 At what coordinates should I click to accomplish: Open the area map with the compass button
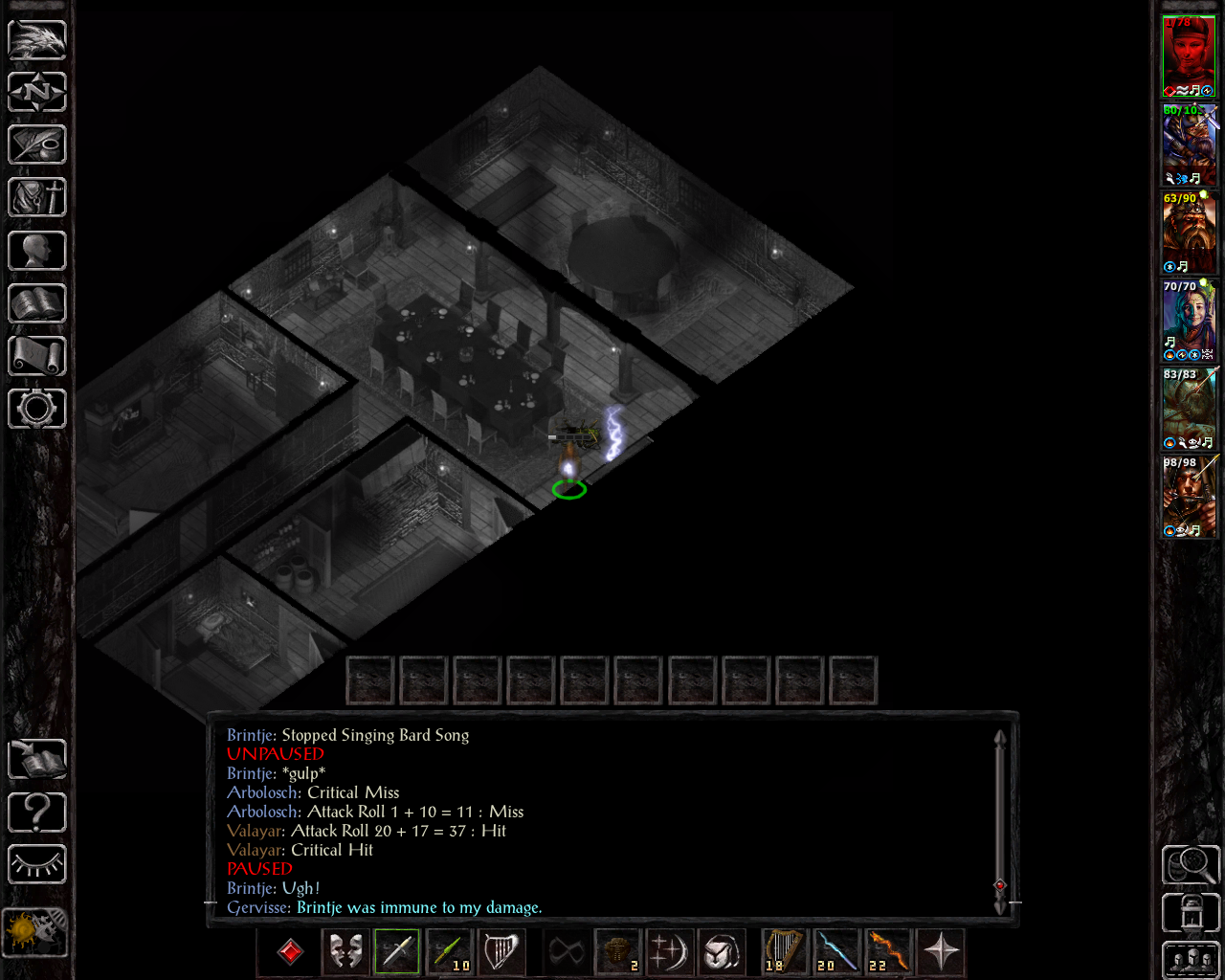point(37,93)
